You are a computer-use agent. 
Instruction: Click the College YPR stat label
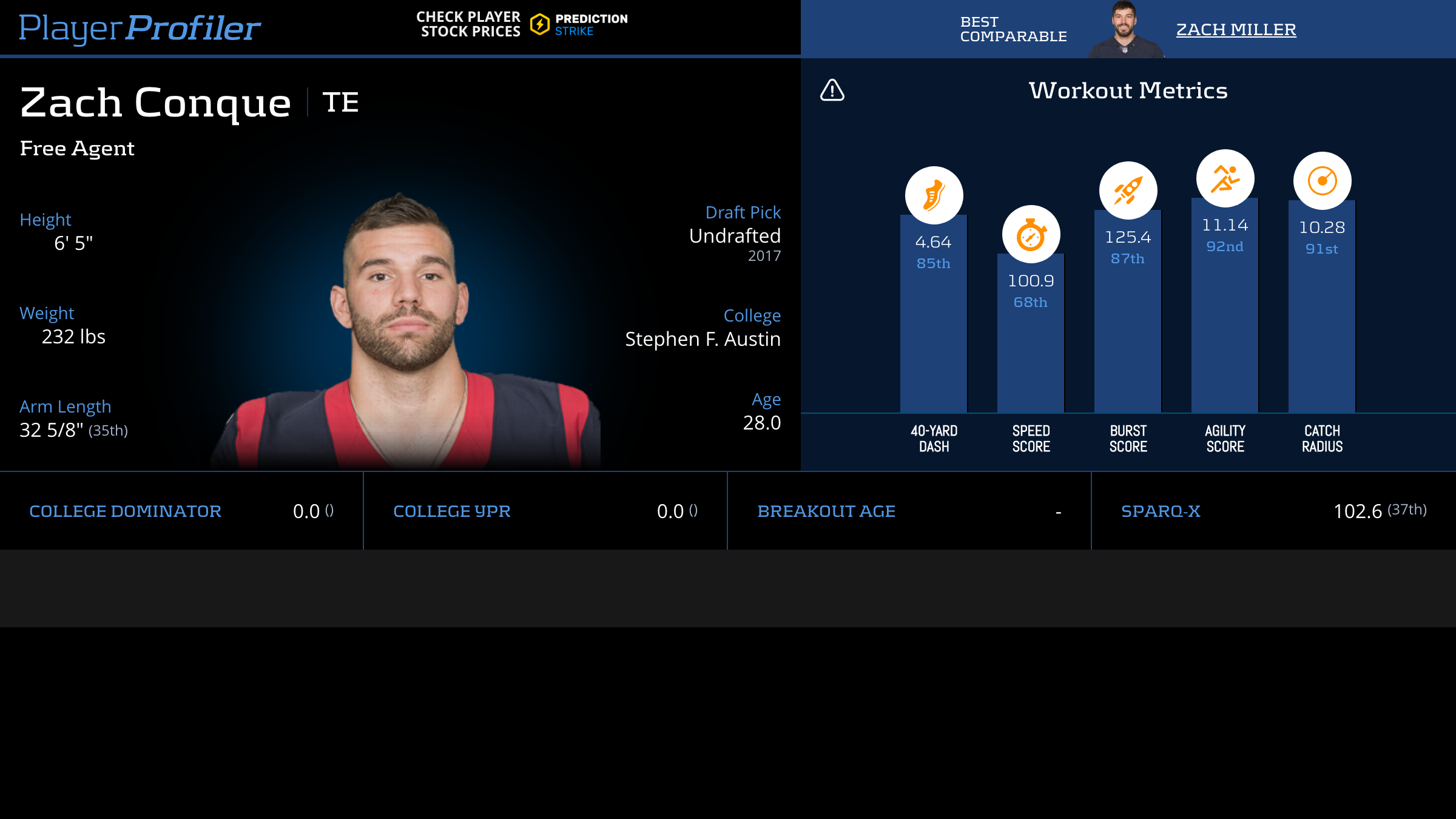452,511
